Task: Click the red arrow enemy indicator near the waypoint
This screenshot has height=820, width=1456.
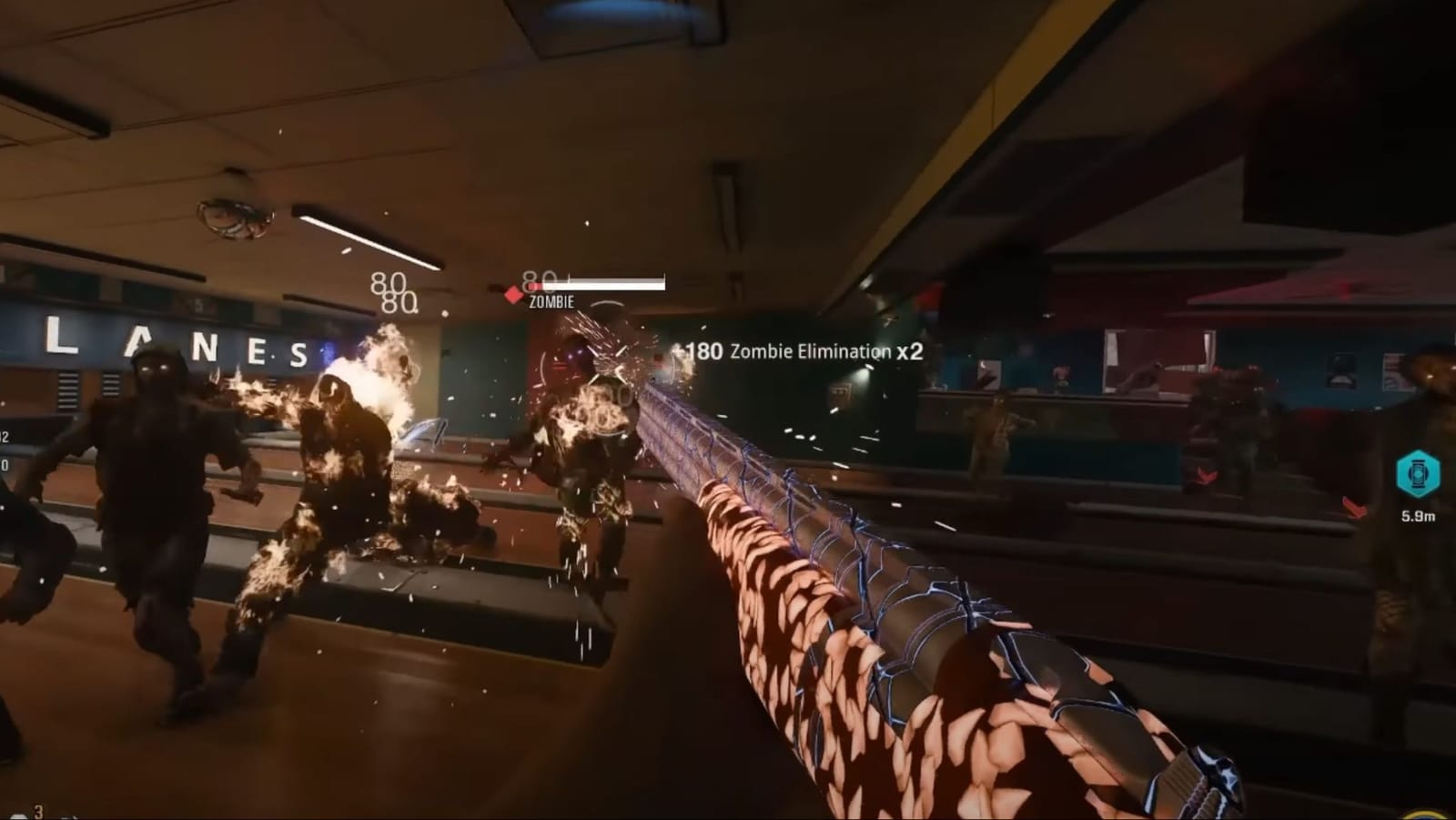Action: pos(1356,507)
